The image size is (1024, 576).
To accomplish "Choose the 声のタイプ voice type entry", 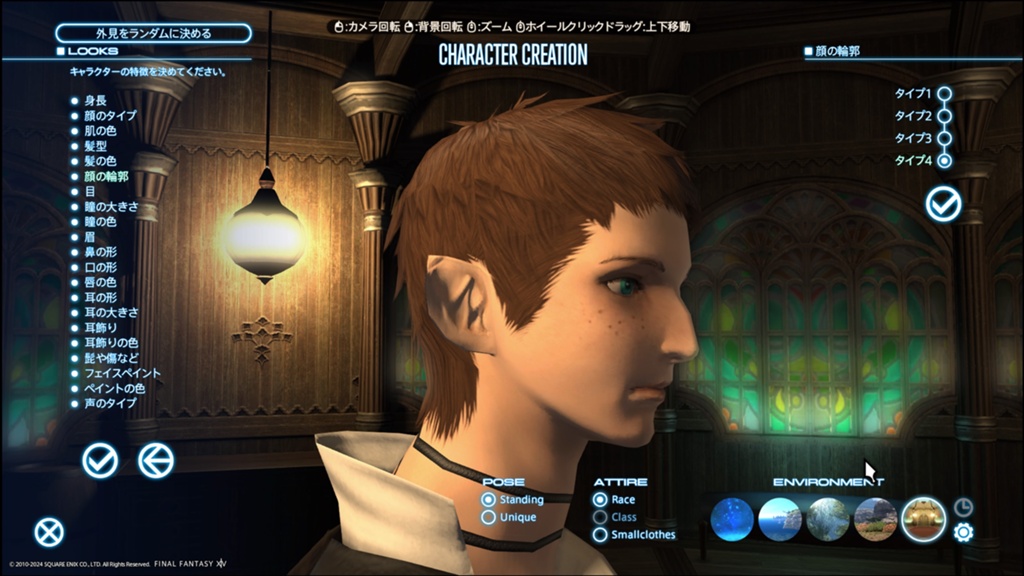I will pos(110,403).
